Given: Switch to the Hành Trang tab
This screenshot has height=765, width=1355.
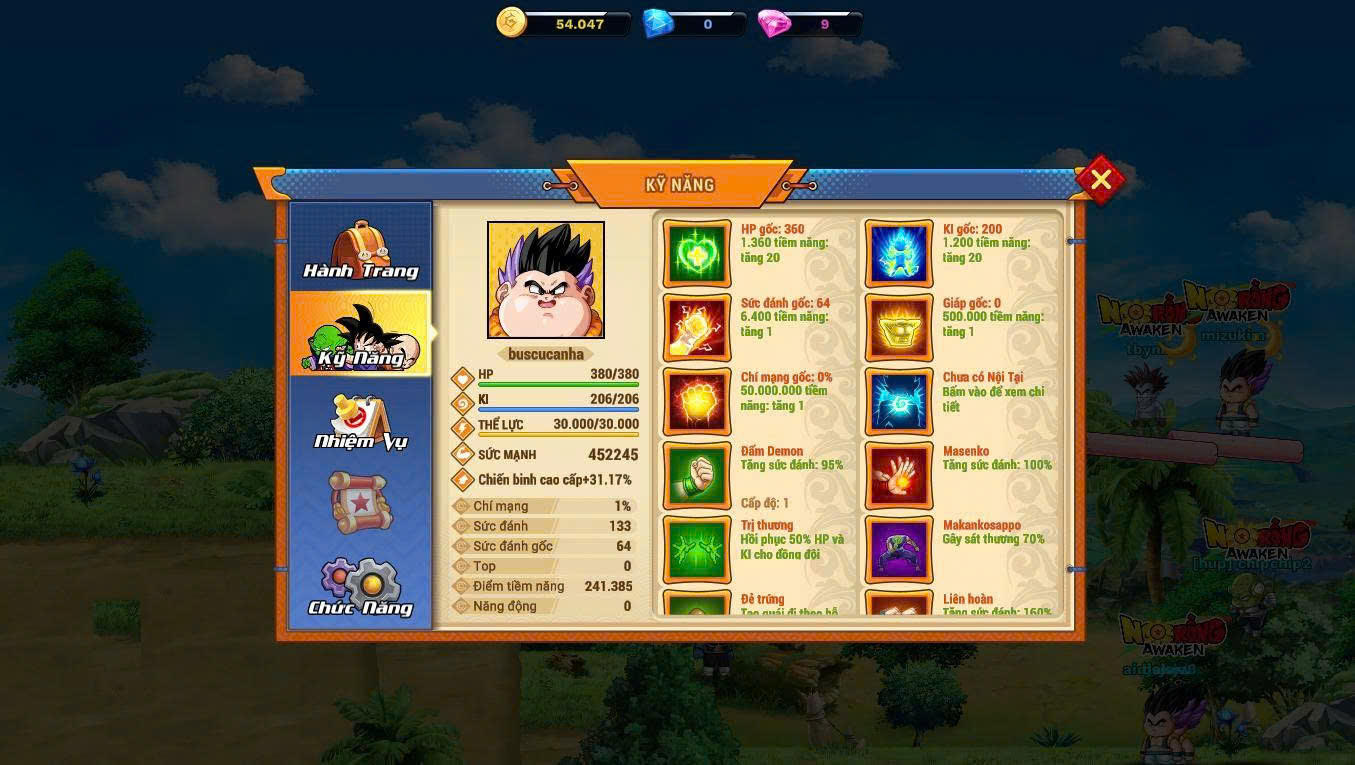Looking at the screenshot, I should [360, 248].
